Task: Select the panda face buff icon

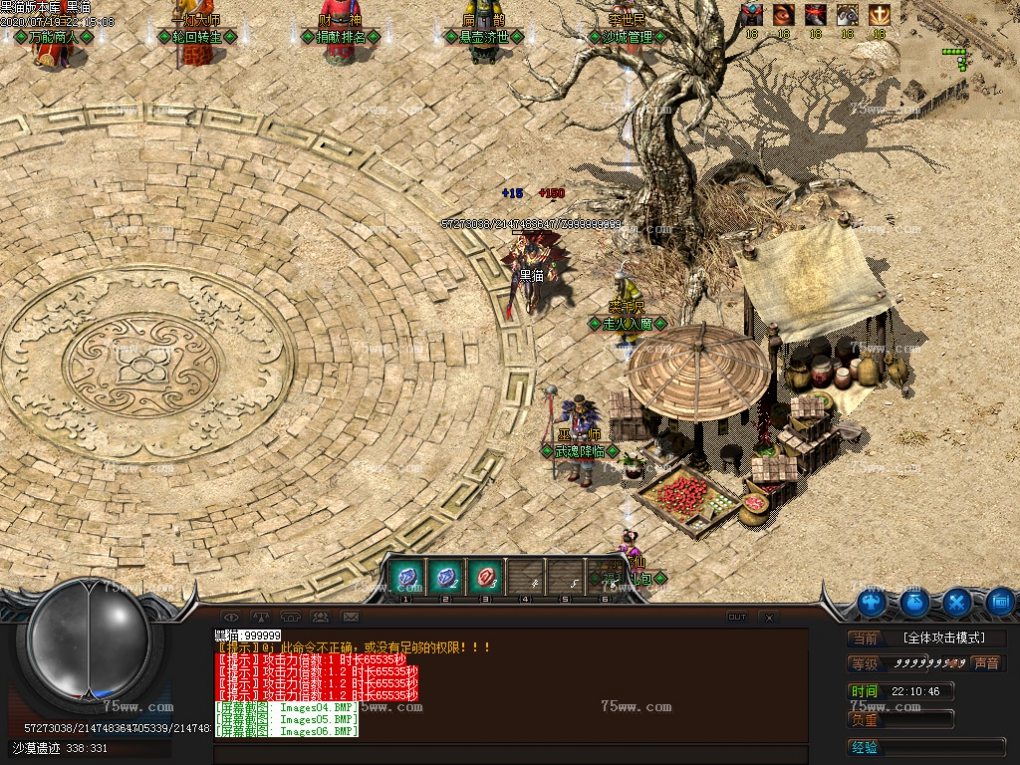Action: click(x=847, y=15)
